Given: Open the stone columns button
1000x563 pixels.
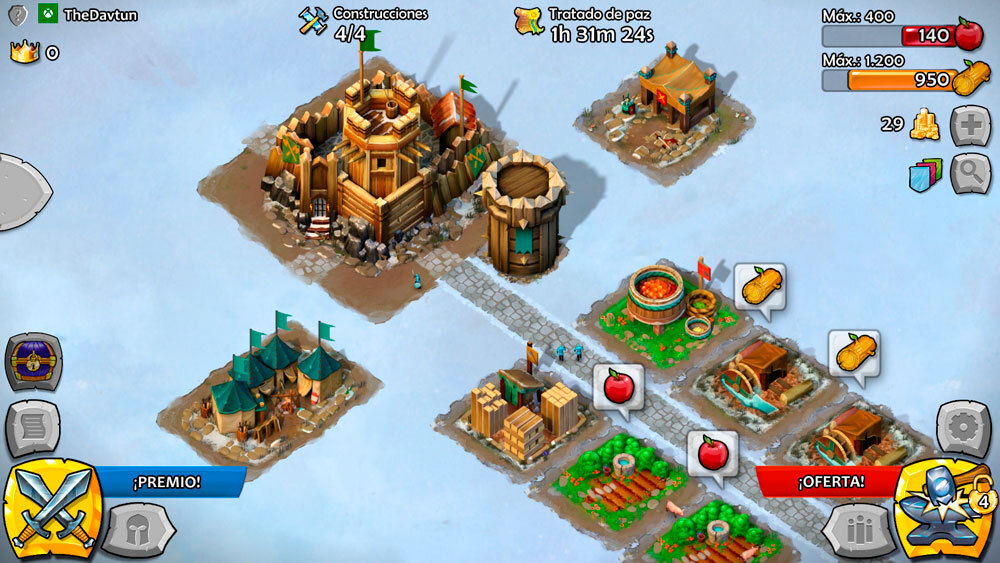Looking at the screenshot, I should 858,530.
